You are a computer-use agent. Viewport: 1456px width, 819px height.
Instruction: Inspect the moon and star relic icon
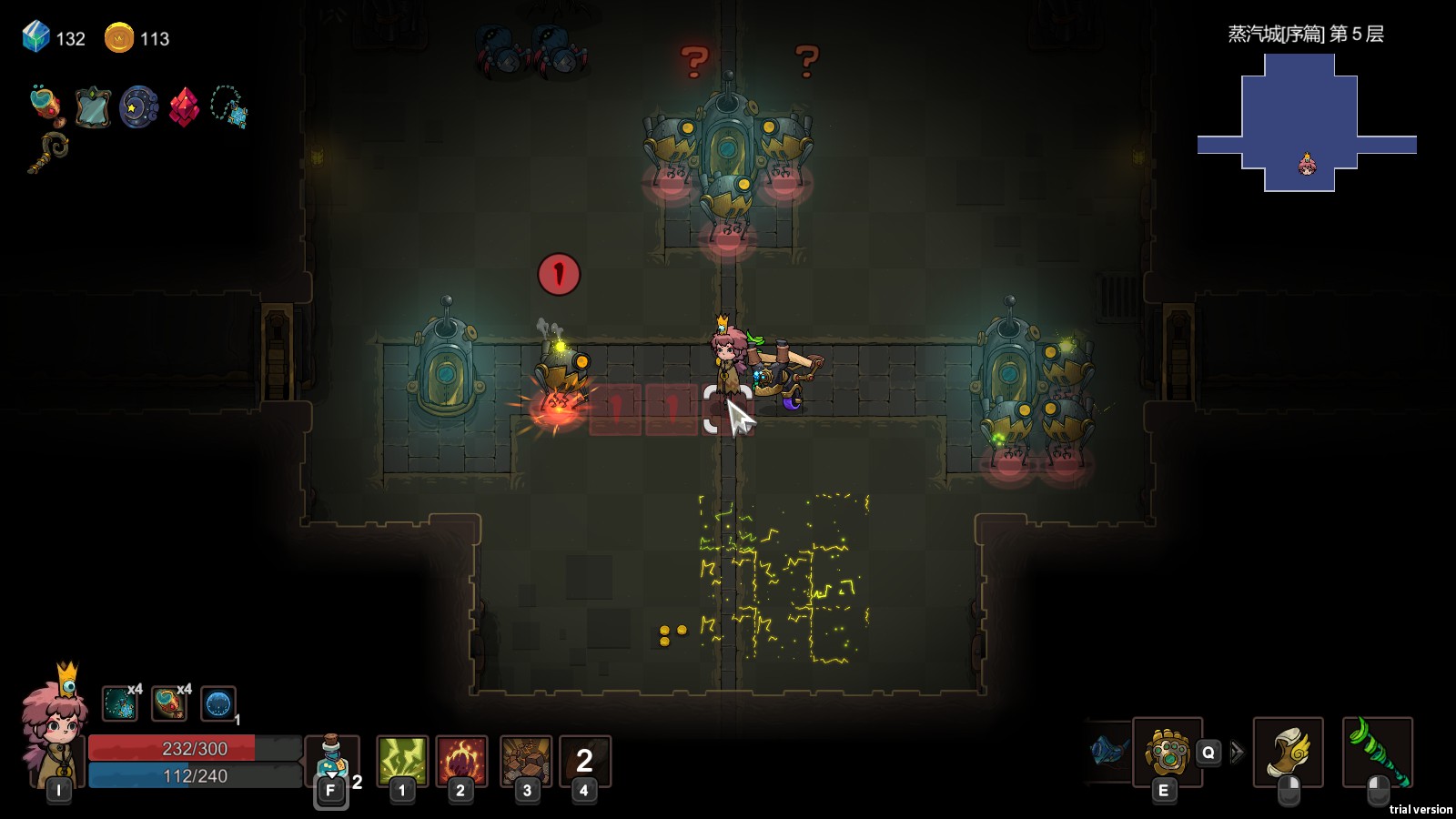point(138,107)
